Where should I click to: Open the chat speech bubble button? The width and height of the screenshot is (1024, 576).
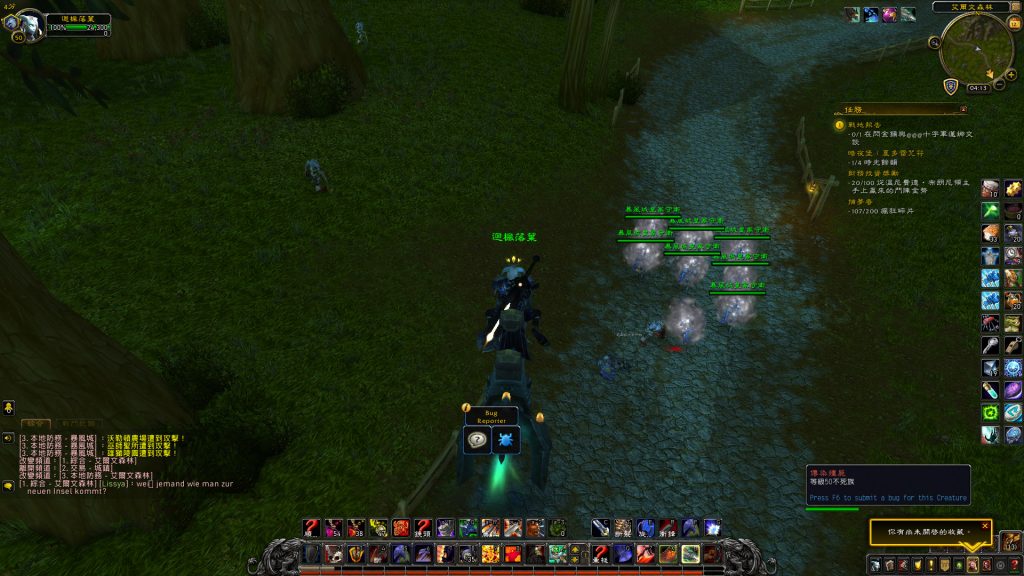[8, 485]
